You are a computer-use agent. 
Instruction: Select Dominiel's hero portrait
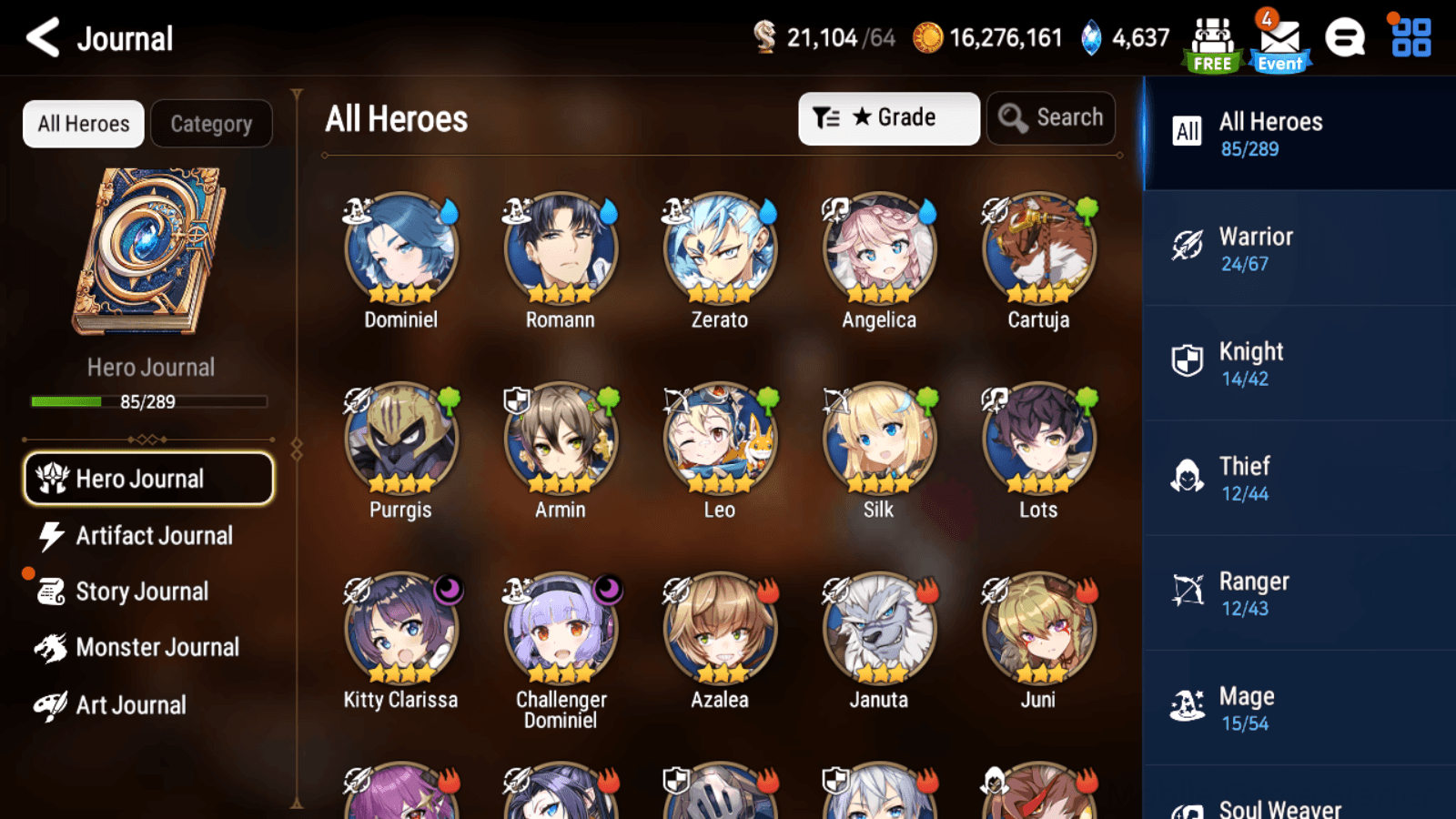click(x=399, y=247)
